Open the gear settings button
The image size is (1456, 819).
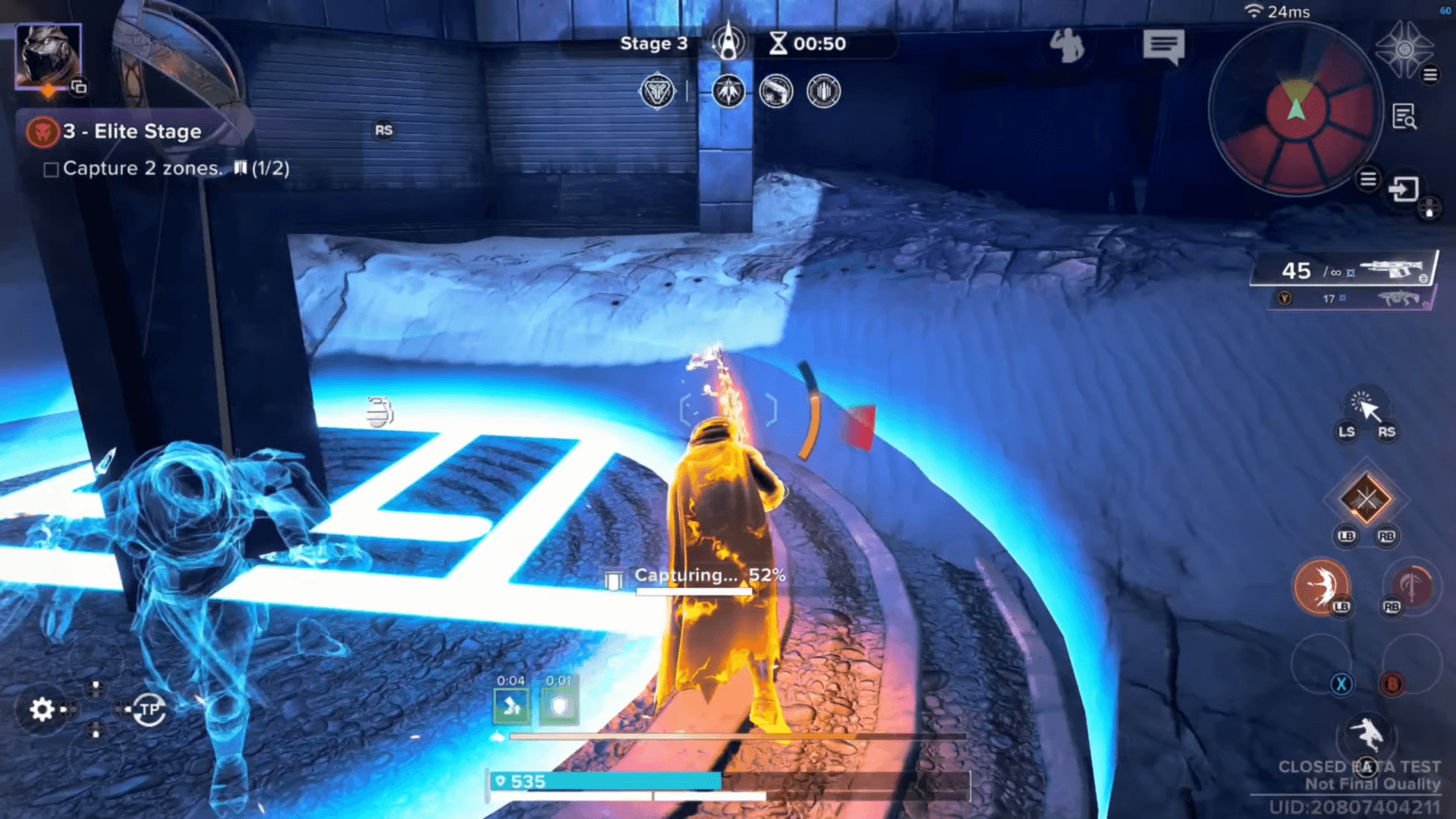point(42,709)
